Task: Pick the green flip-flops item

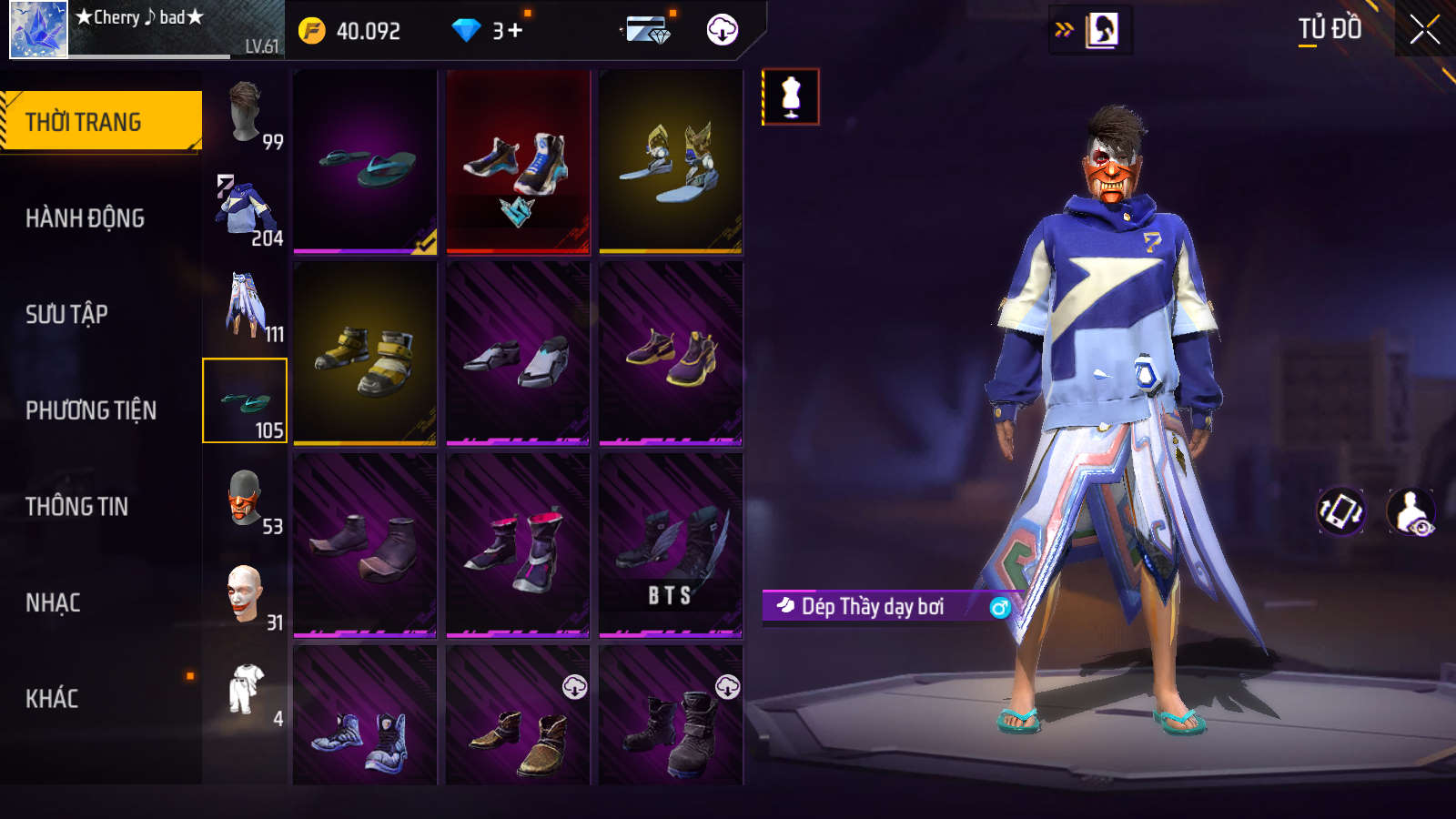Action: point(365,162)
